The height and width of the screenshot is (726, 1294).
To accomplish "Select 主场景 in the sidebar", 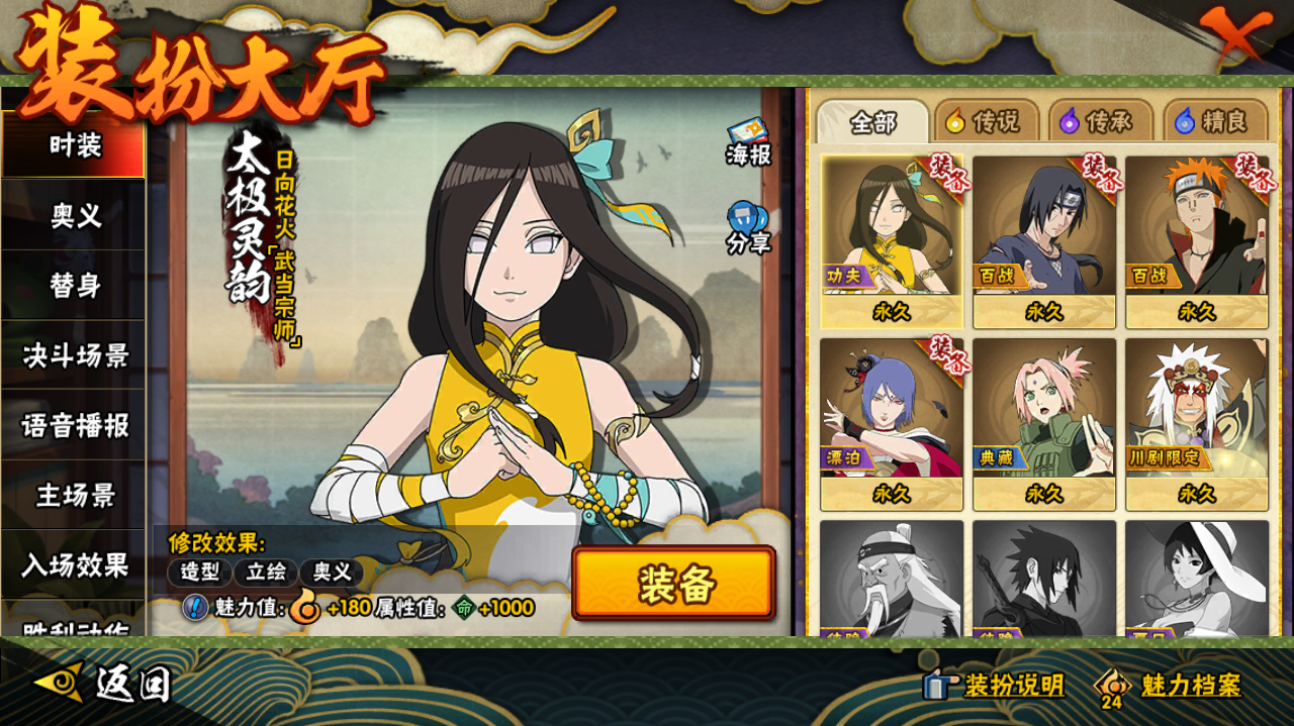I will pyautogui.click(x=74, y=496).
